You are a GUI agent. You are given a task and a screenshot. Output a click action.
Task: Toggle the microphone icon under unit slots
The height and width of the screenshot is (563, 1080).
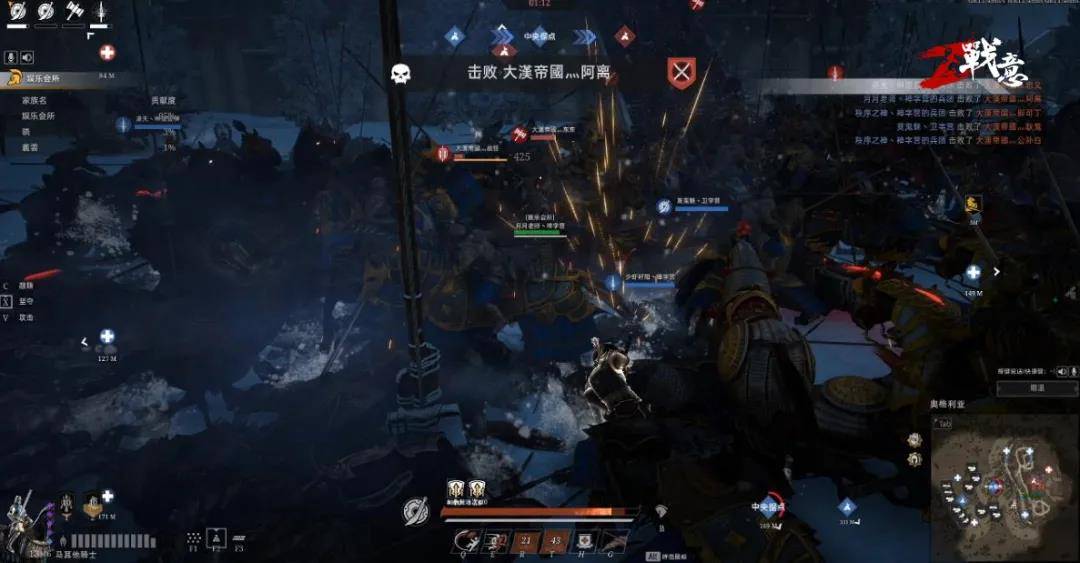point(11,57)
